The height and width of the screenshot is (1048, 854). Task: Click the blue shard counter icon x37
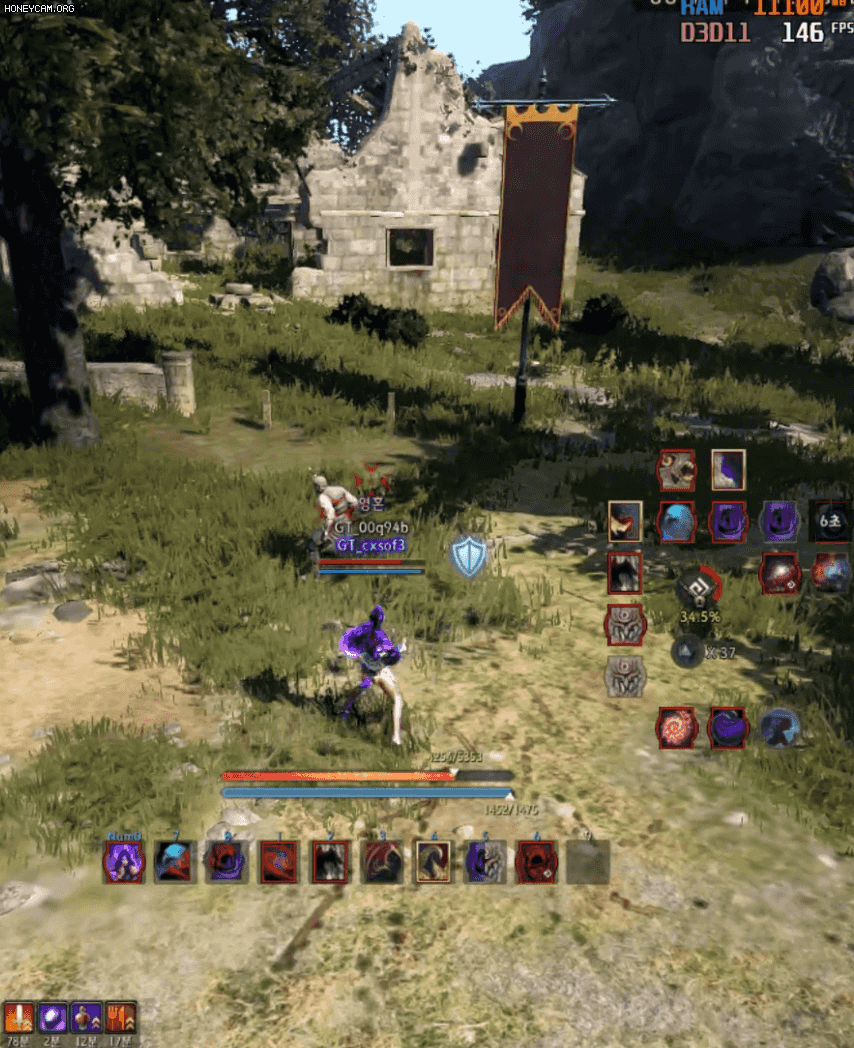(689, 652)
